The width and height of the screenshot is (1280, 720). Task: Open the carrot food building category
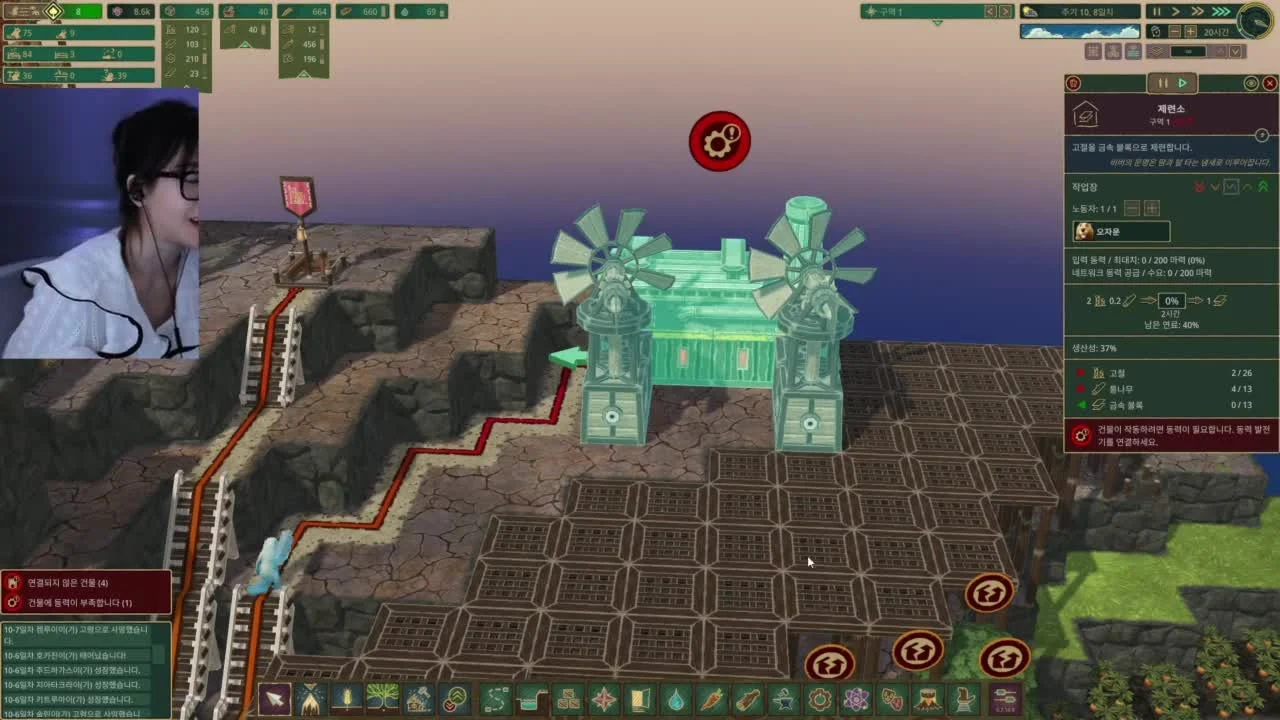pyautogui.click(x=712, y=698)
